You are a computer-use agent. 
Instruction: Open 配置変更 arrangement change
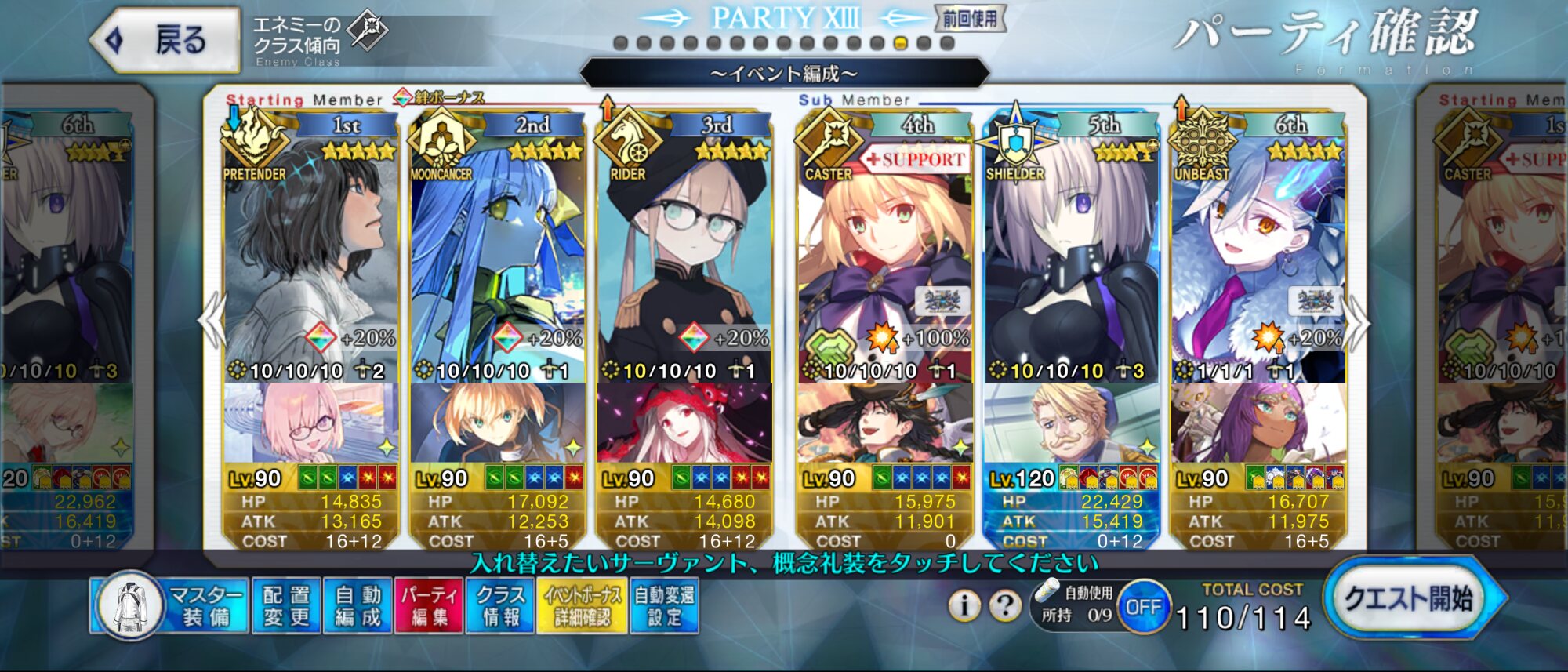(286, 605)
